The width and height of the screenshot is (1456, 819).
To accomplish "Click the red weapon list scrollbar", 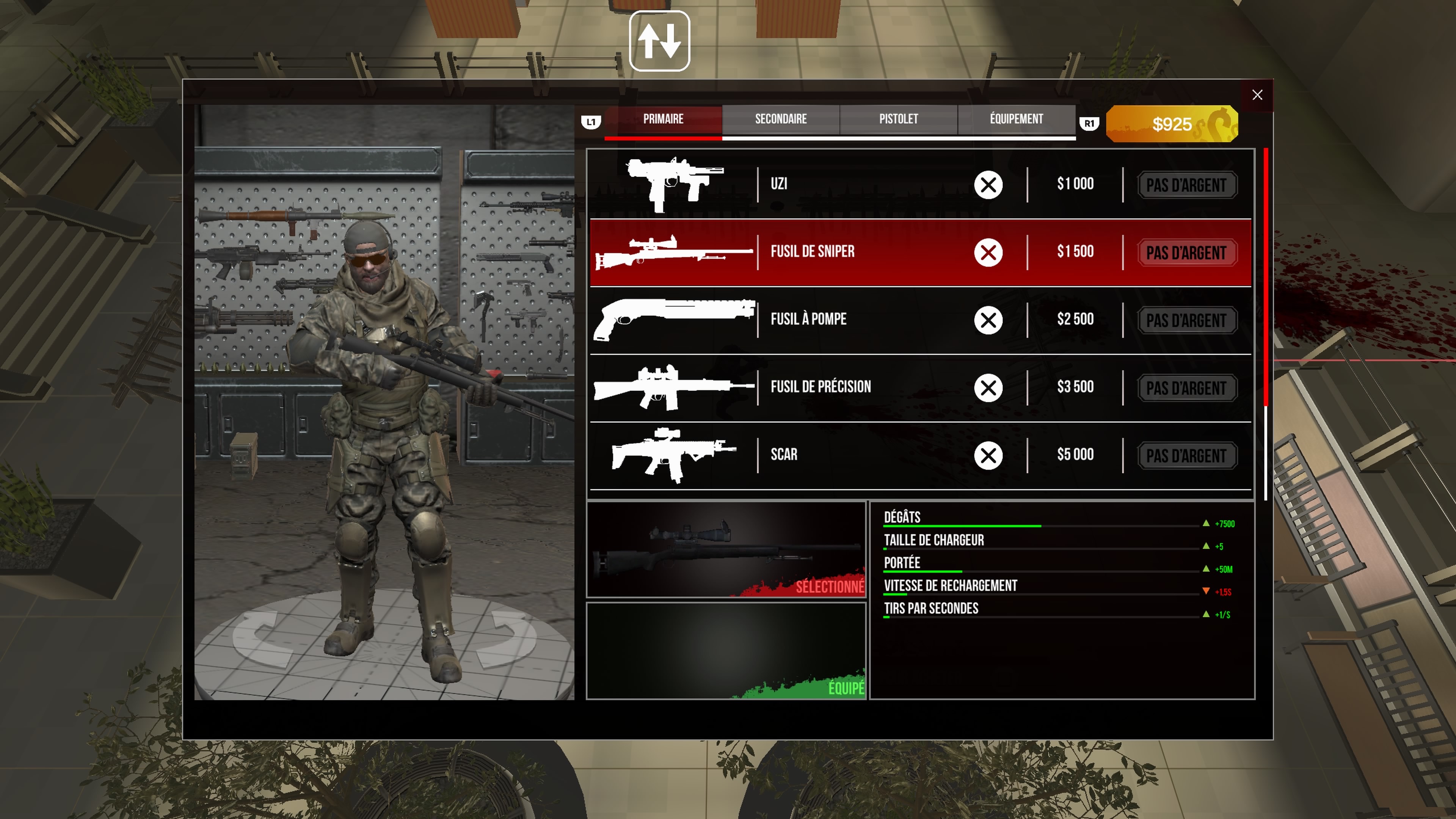I will (1266, 277).
